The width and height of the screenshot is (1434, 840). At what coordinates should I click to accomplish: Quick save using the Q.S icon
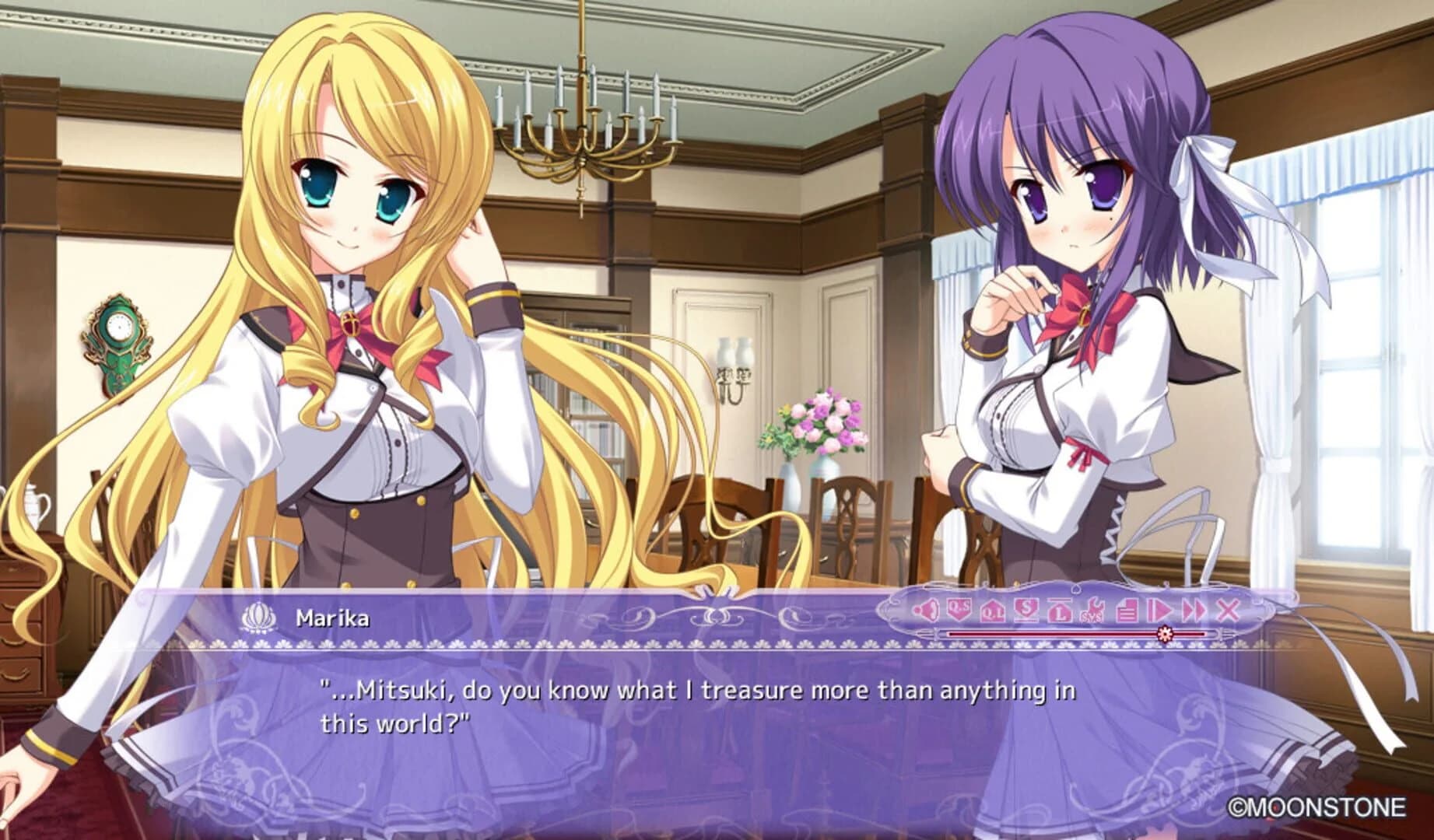pyautogui.click(x=959, y=608)
